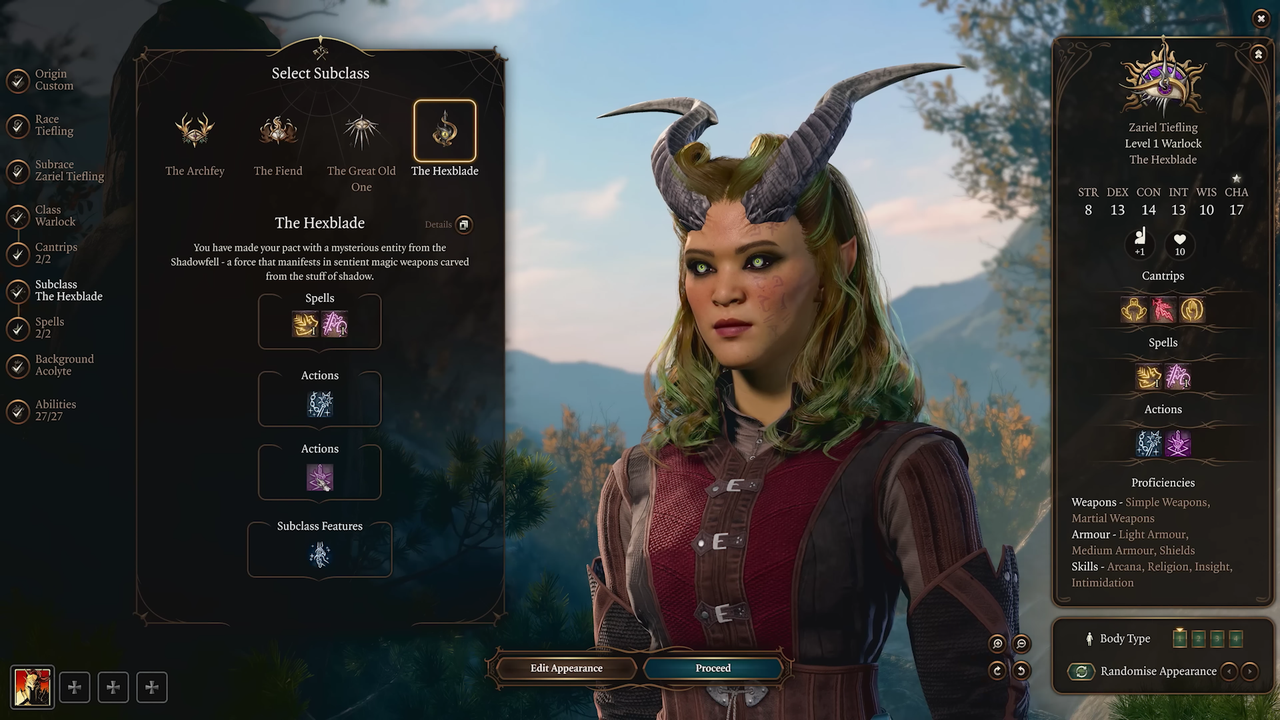Viewport: 1280px width, 720px height.
Task: Rotate the character using the rotate-right icon
Action: (x=996, y=671)
